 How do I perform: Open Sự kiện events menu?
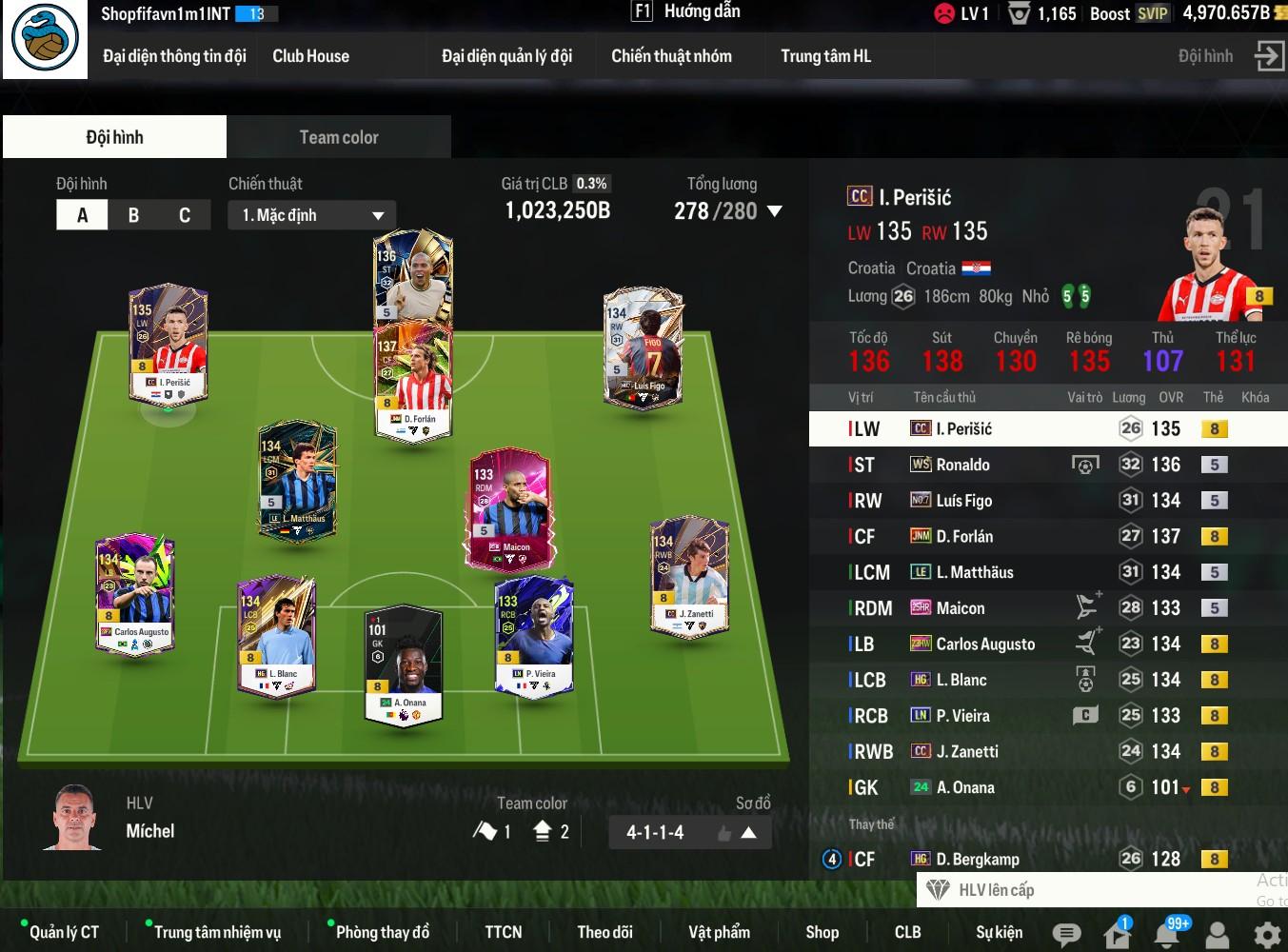pyautogui.click(x=999, y=932)
